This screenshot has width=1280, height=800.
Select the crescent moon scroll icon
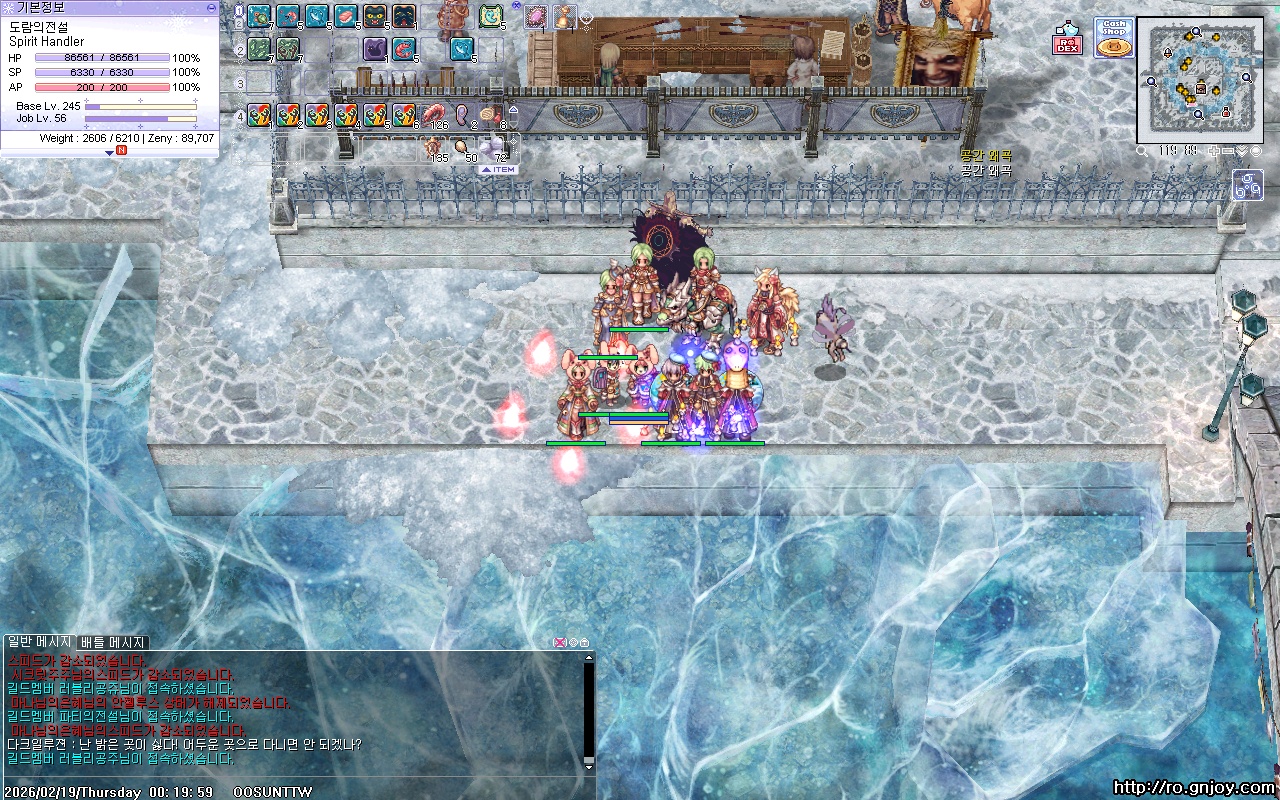coord(491,16)
